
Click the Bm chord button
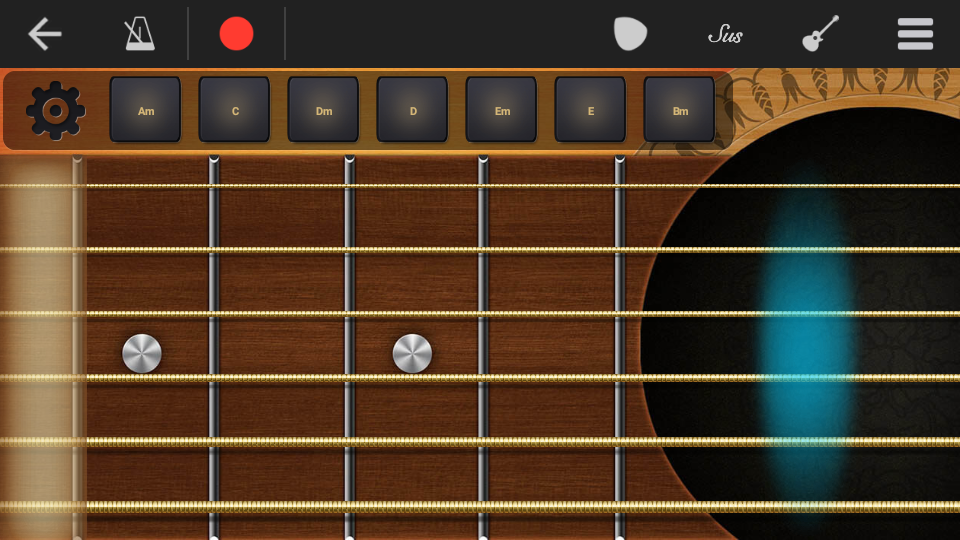click(680, 110)
